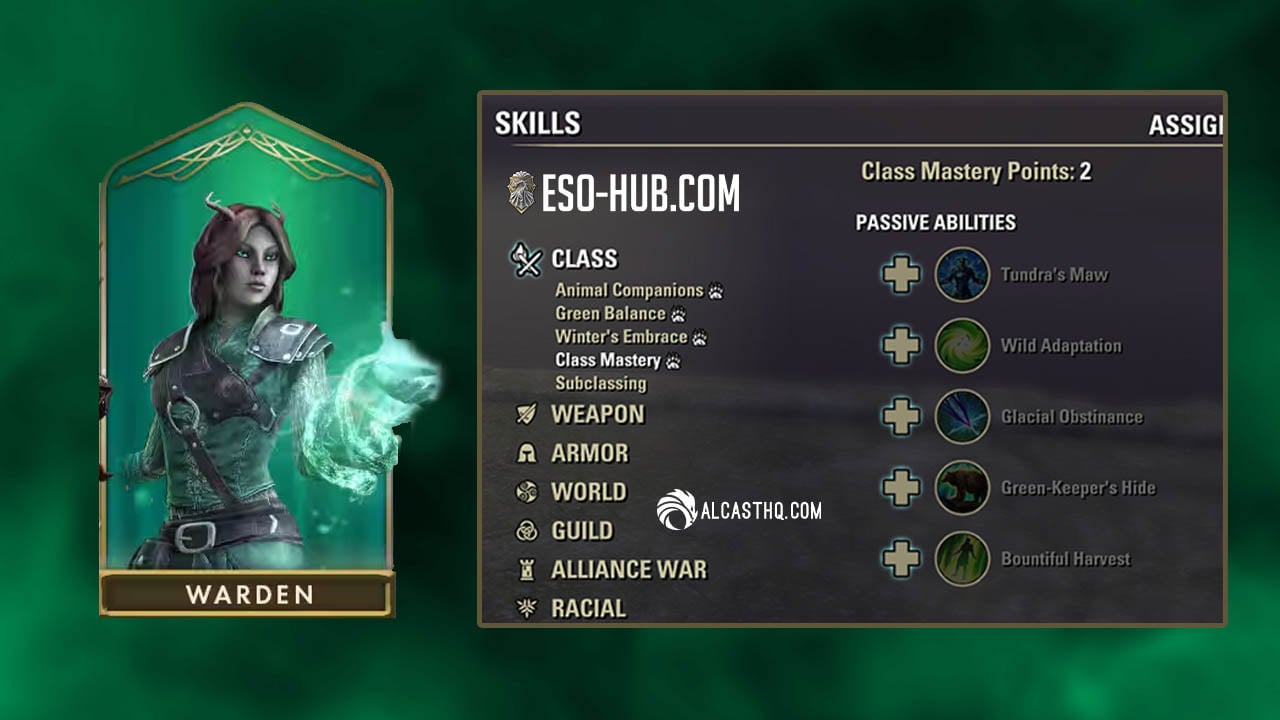The height and width of the screenshot is (720, 1280).
Task: Open the Winter's Embrace skill line
Action: (x=621, y=337)
